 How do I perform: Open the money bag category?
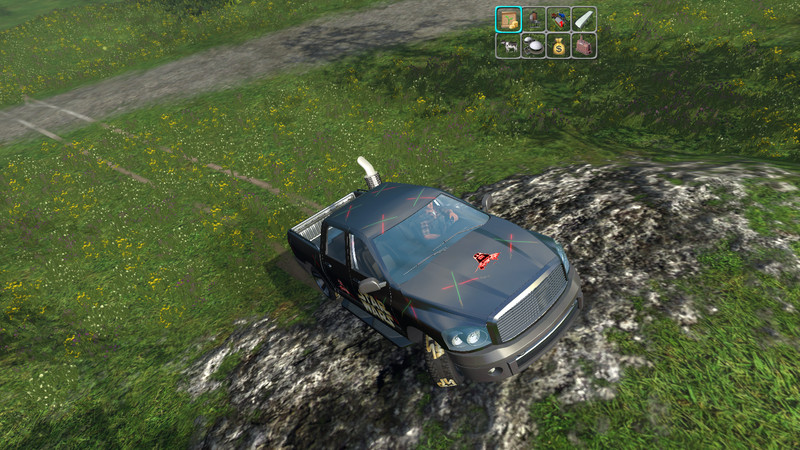click(x=559, y=45)
